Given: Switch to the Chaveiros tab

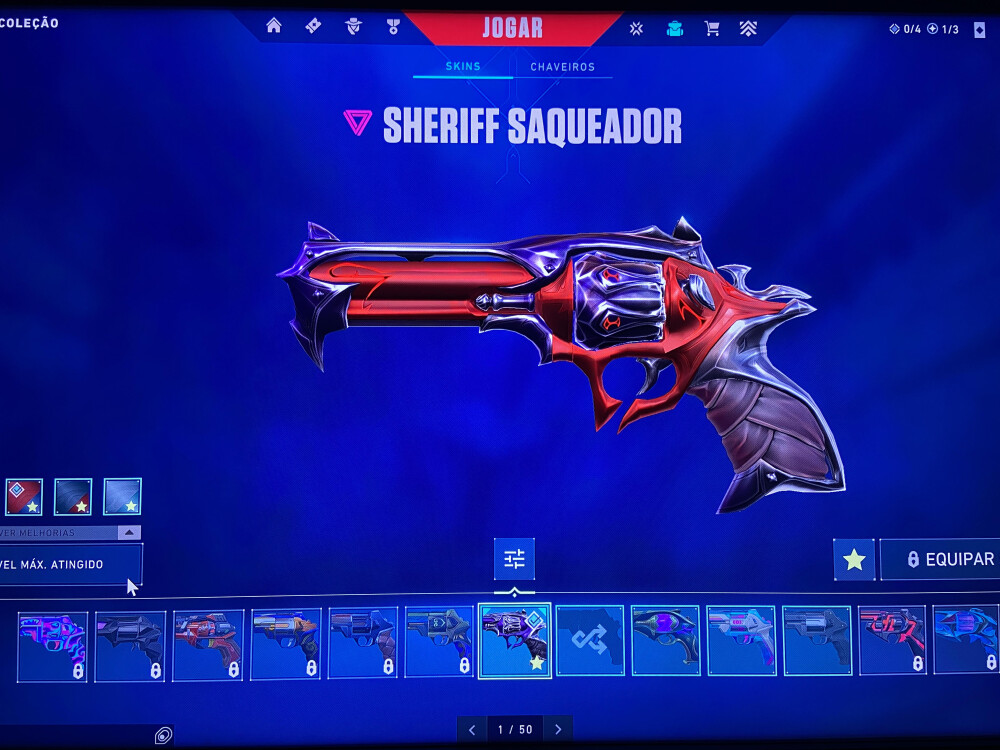Looking at the screenshot, I should pos(562,67).
